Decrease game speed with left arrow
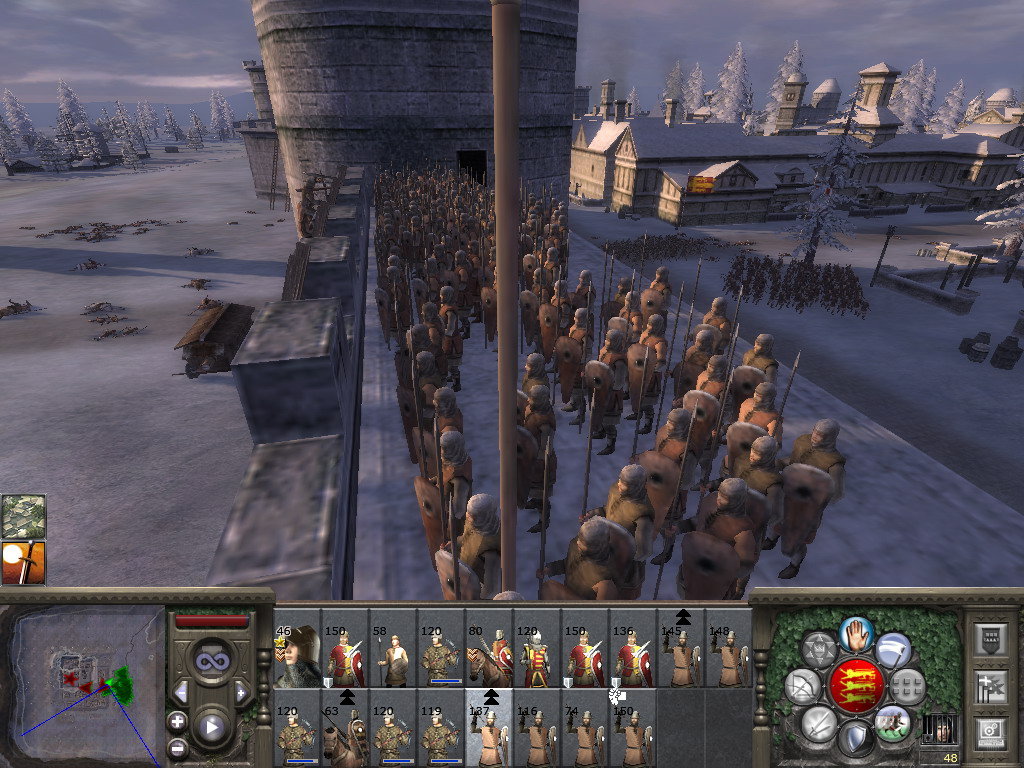 pos(181,692)
